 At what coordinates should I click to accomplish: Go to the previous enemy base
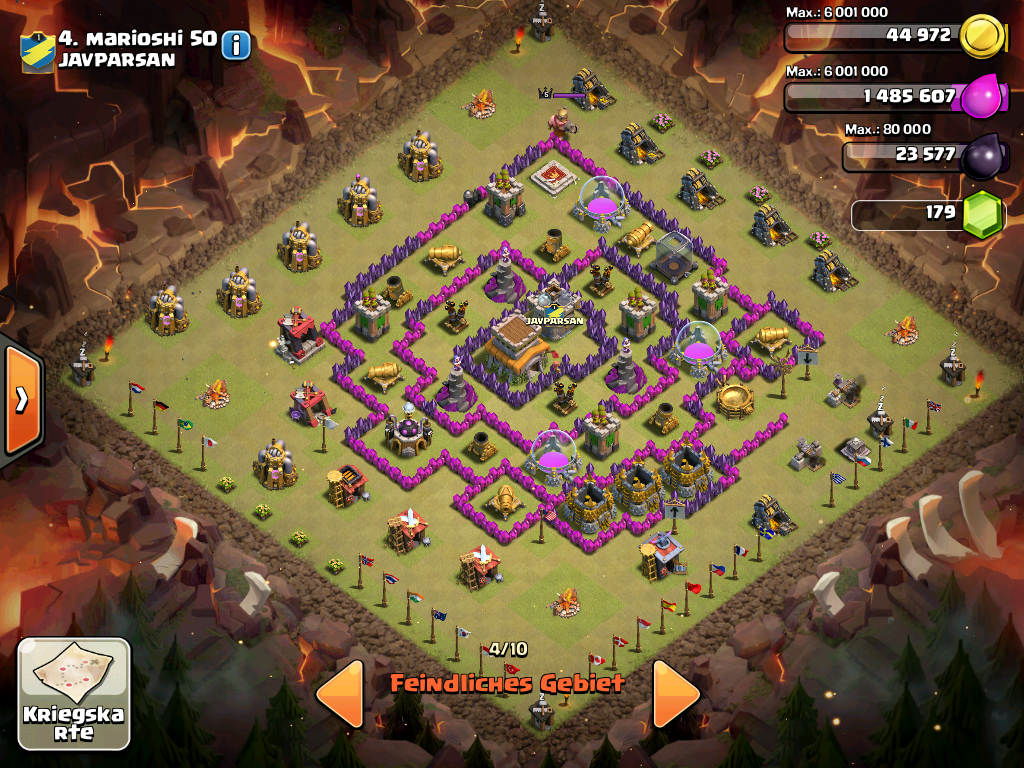(x=340, y=693)
